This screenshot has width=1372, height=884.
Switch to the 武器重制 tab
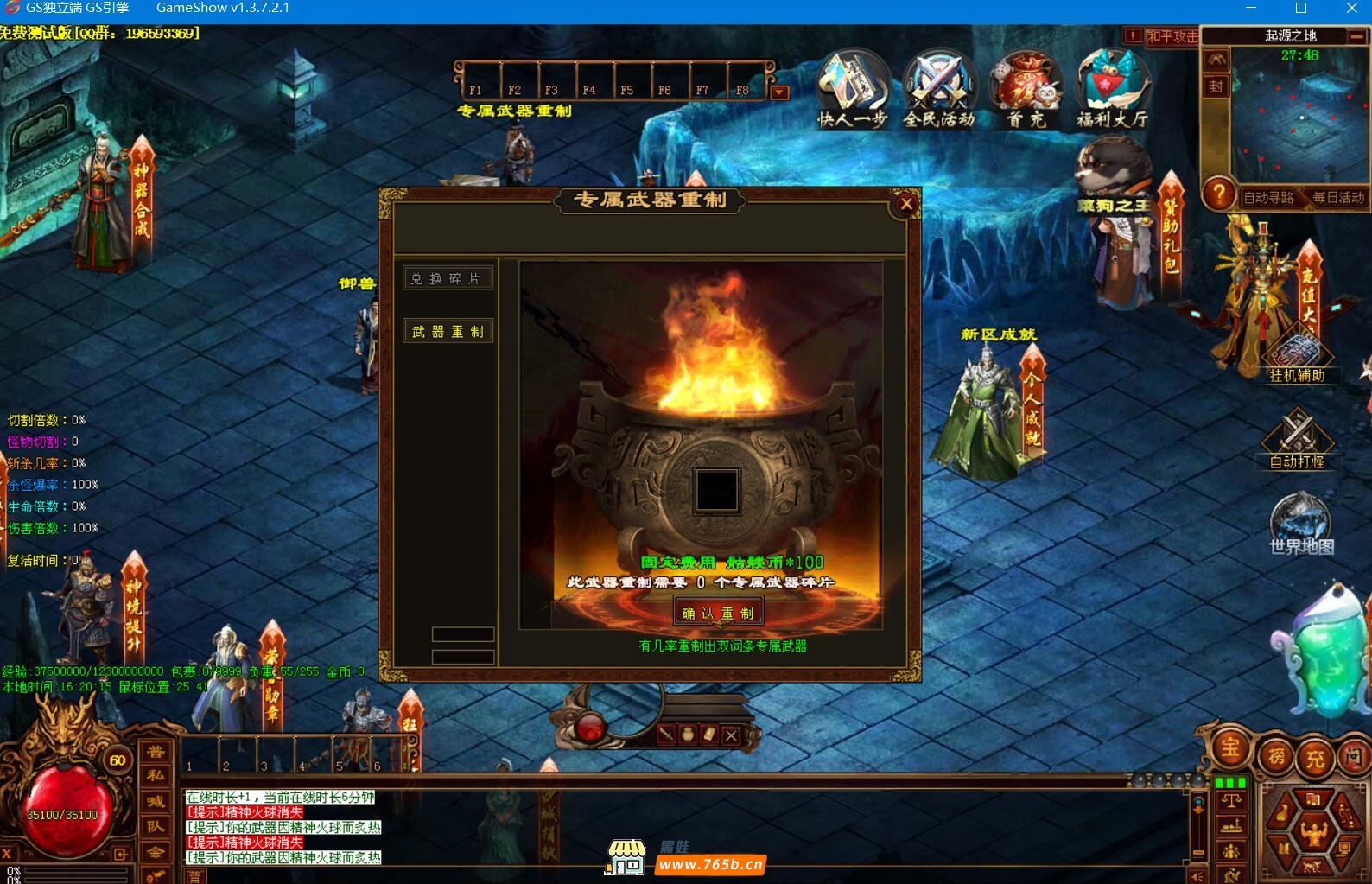(x=448, y=331)
